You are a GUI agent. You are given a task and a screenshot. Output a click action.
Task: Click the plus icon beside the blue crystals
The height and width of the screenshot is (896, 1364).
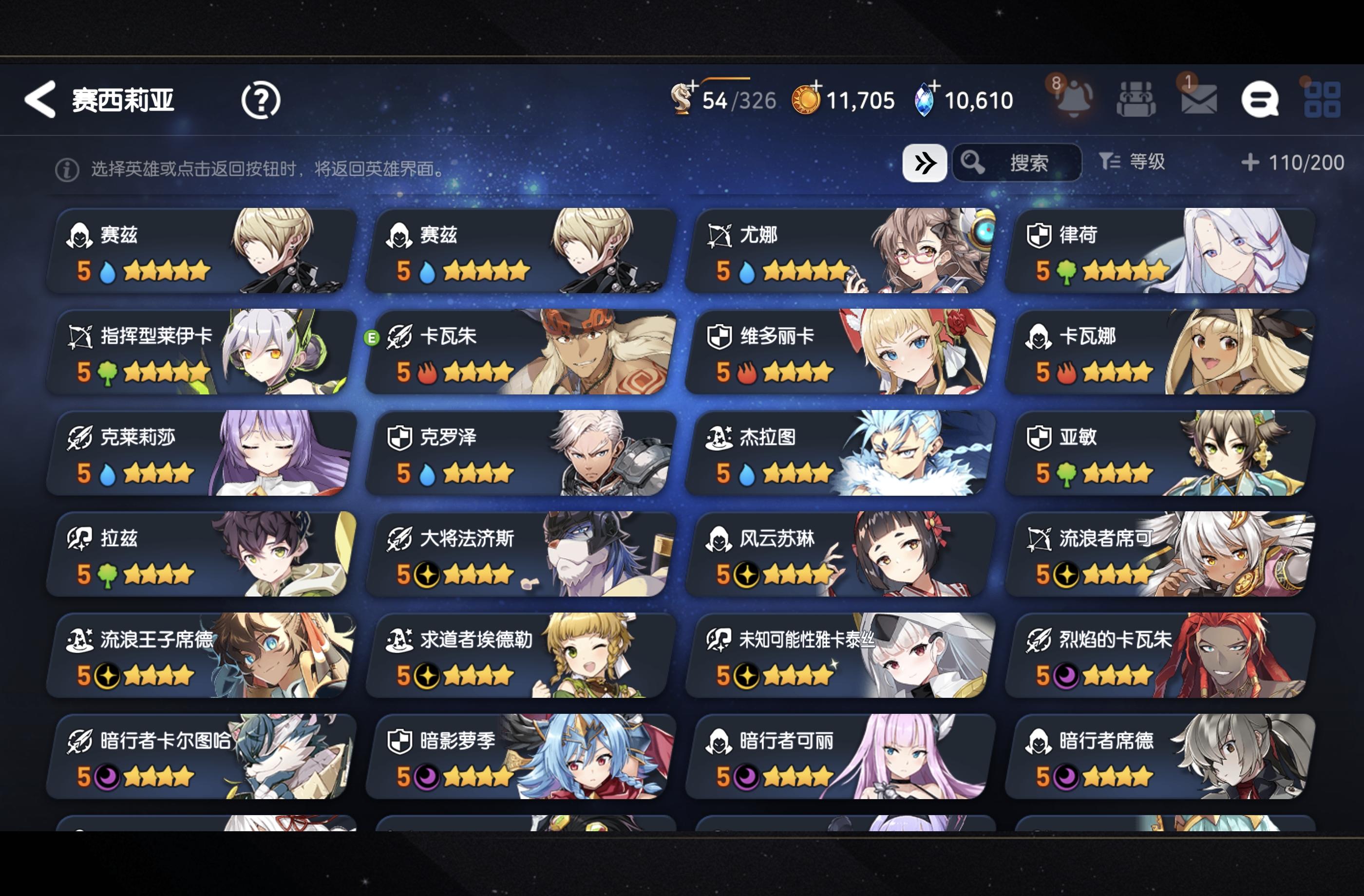[x=935, y=86]
